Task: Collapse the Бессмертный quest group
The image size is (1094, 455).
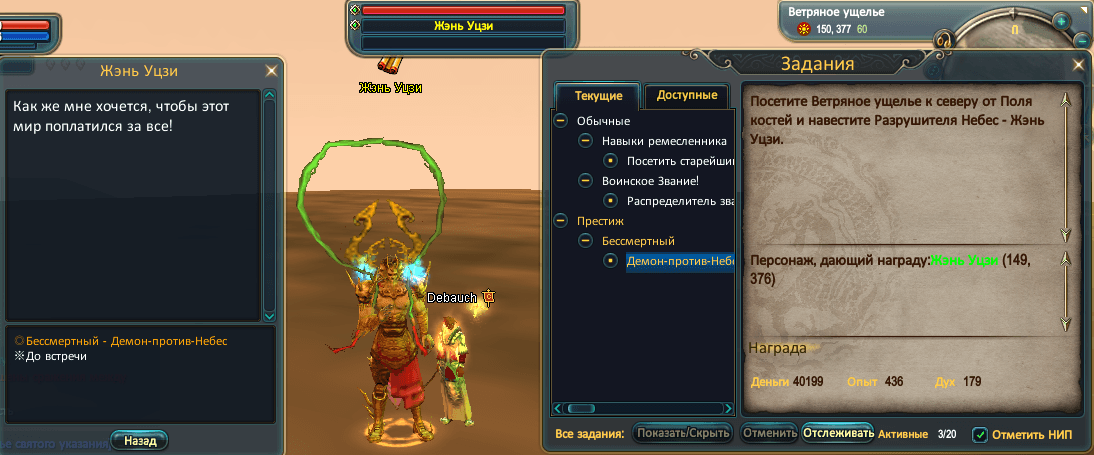Action: point(586,241)
